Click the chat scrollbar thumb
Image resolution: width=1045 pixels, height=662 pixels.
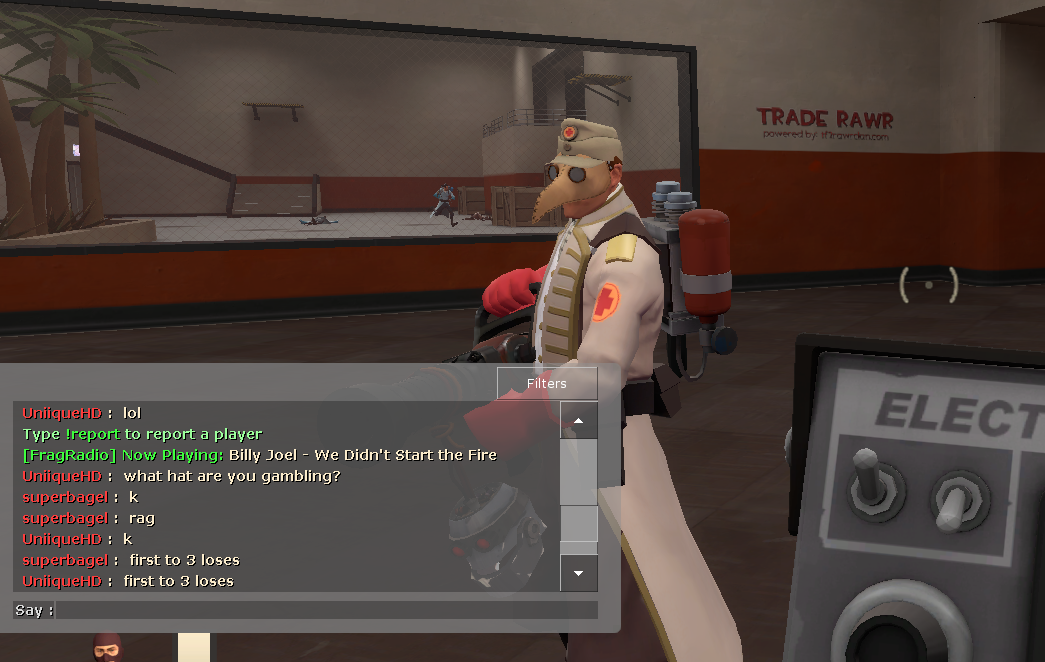(579, 524)
